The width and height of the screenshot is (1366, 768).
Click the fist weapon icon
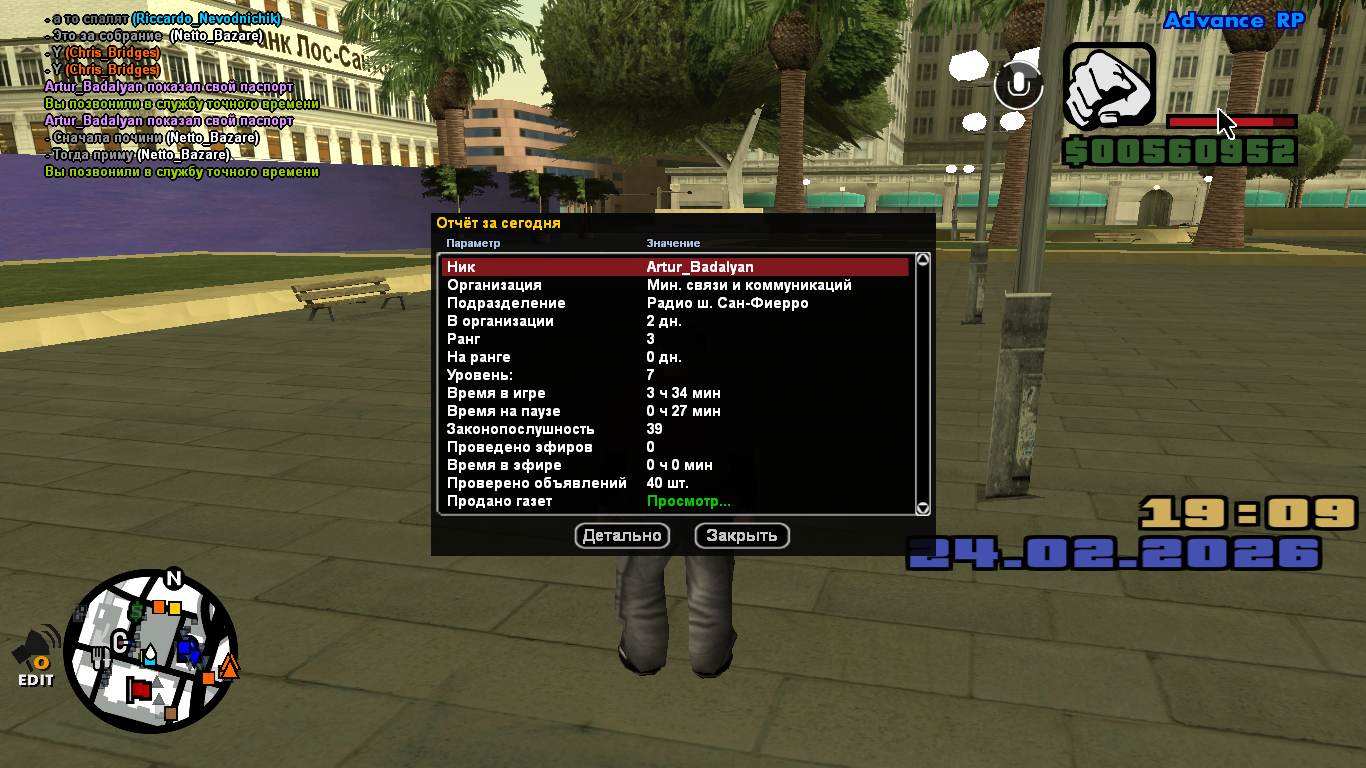tap(1109, 86)
